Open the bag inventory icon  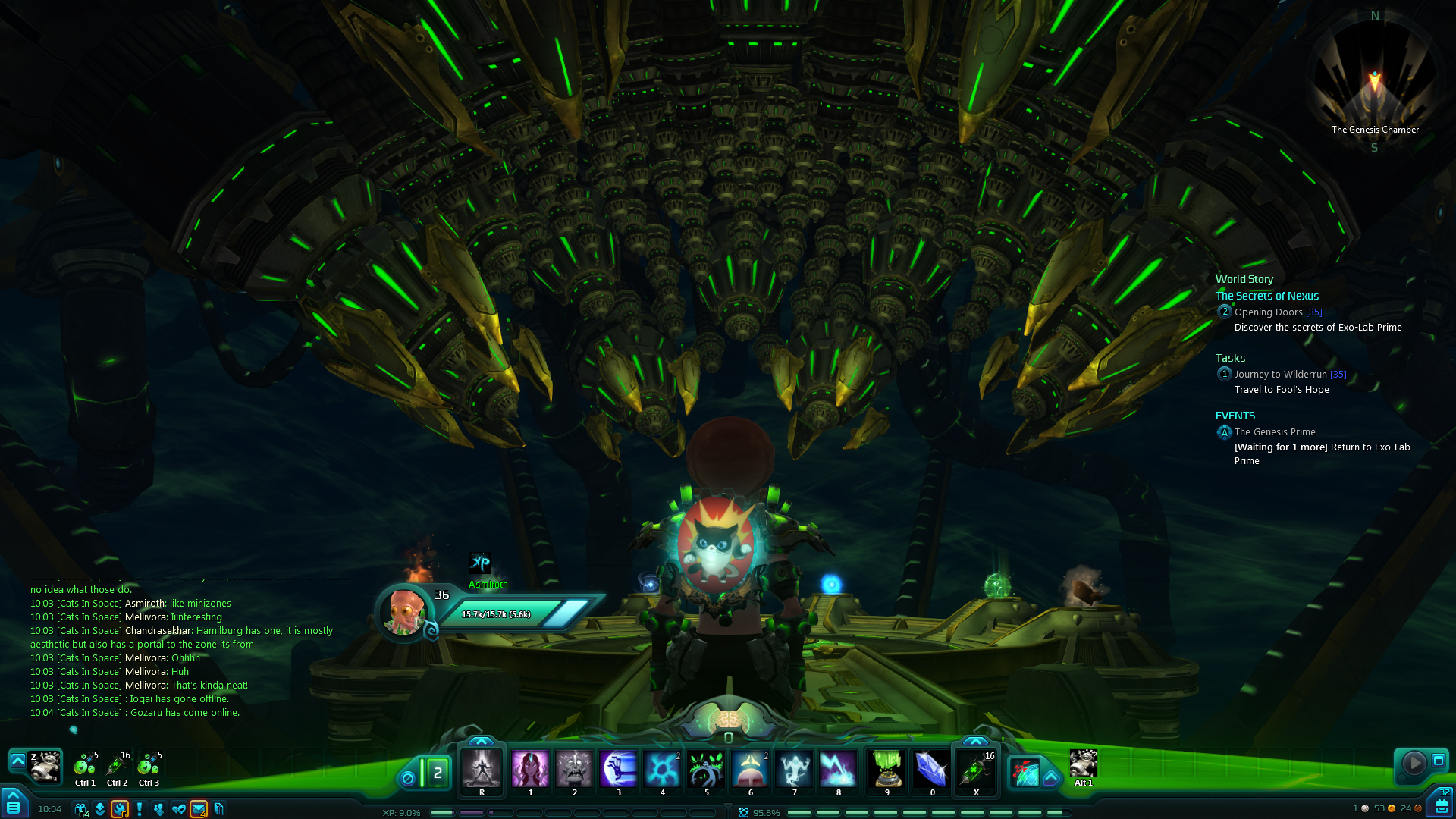click(1441, 805)
